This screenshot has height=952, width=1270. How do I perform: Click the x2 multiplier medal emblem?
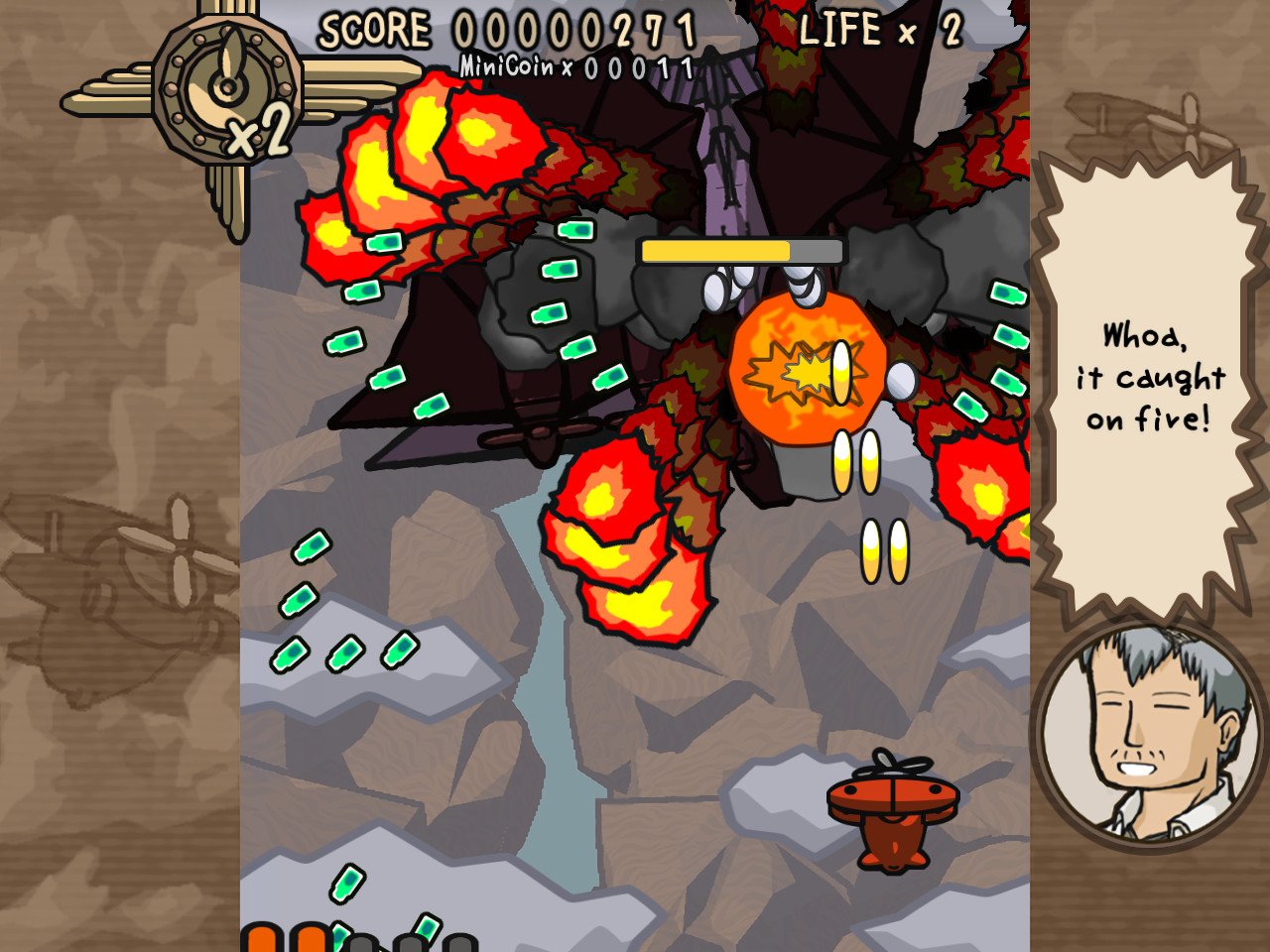[x=226, y=89]
